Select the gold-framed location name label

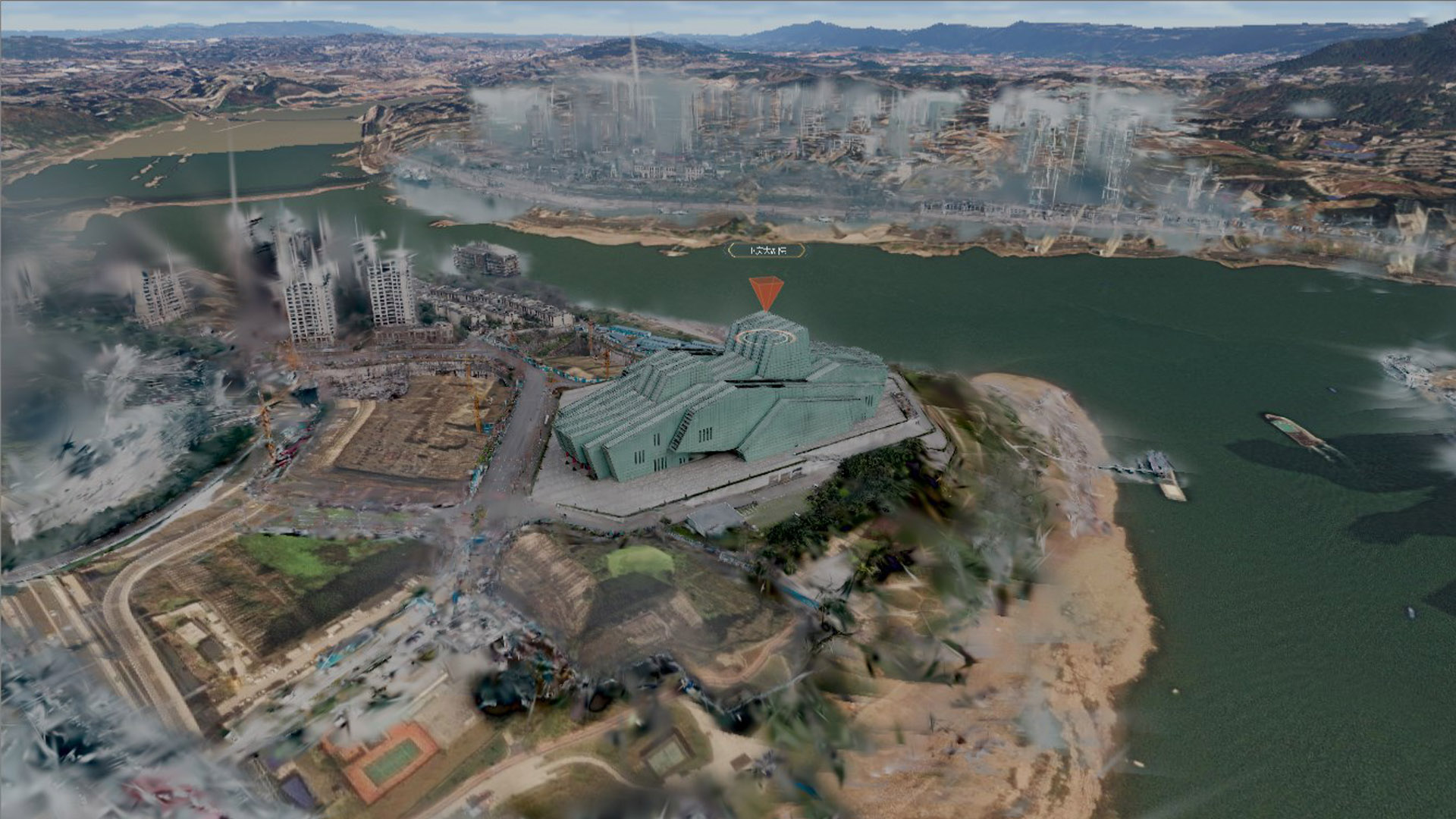tap(766, 249)
